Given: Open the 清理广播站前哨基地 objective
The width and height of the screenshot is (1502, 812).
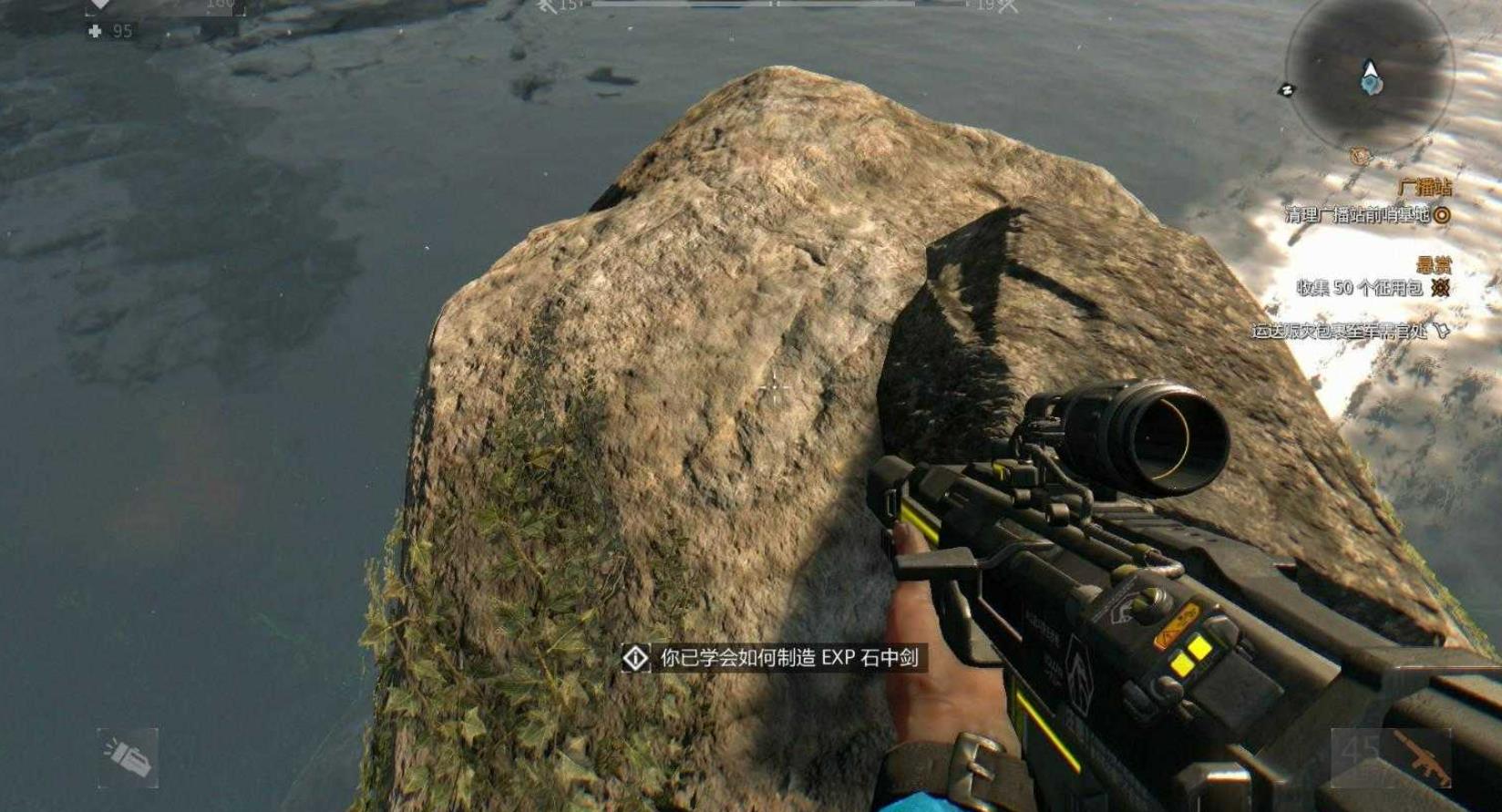Looking at the screenshot, I should [x=1357, y=215].
